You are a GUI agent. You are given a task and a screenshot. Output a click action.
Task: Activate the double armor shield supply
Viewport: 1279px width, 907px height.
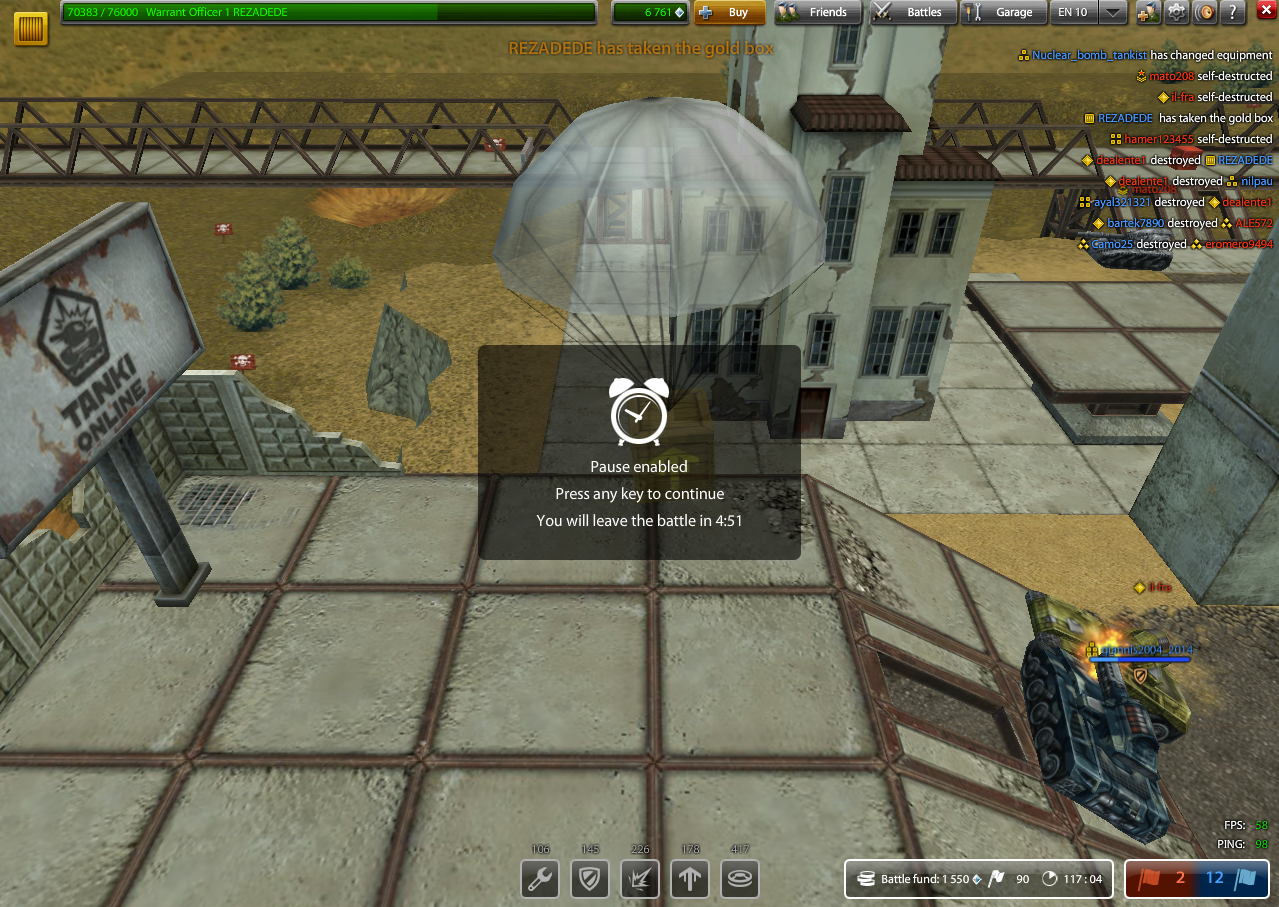[590, 880]
